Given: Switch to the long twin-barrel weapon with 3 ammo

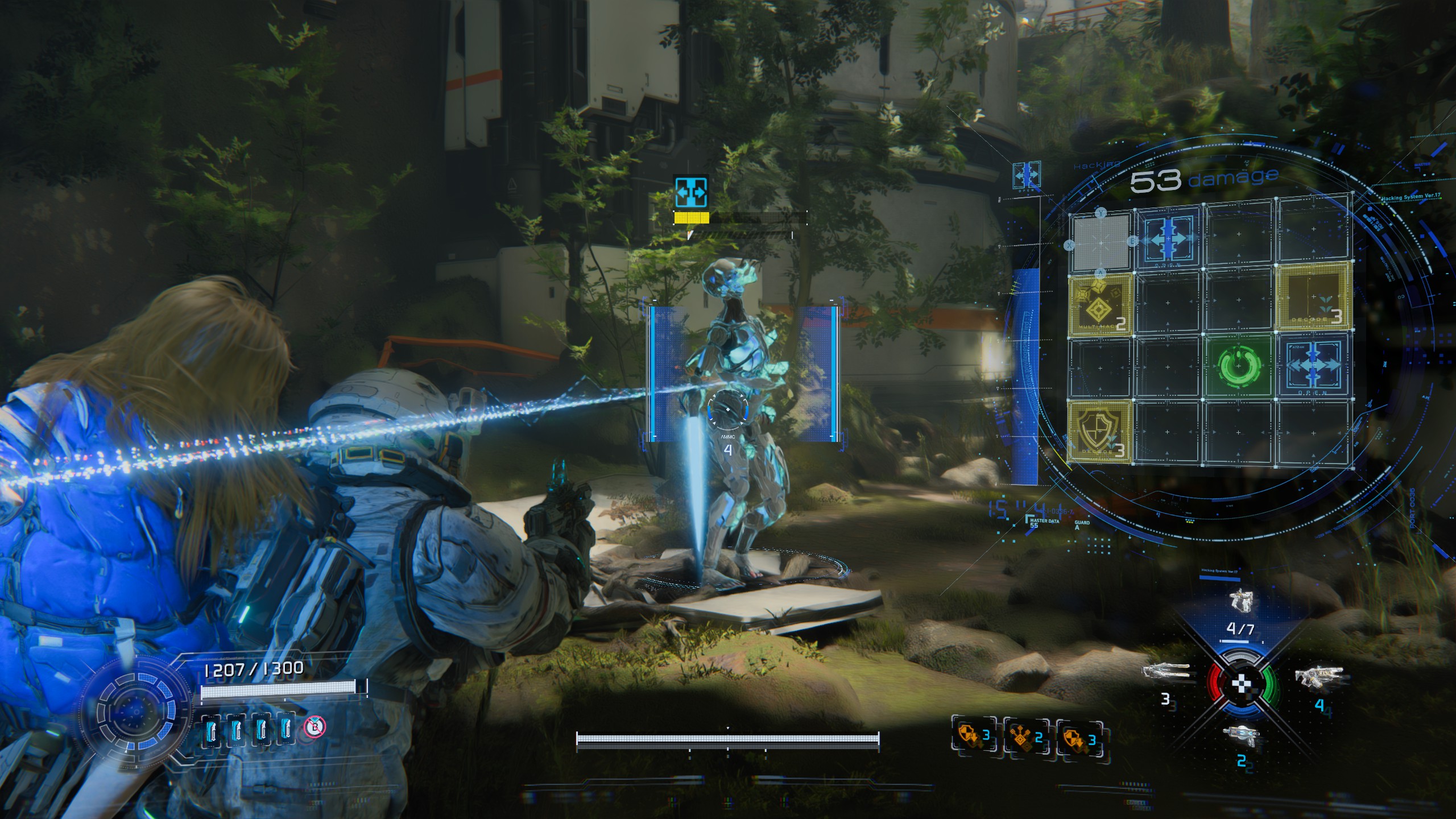Looking at the screenshot, I should click(1166, 673).
